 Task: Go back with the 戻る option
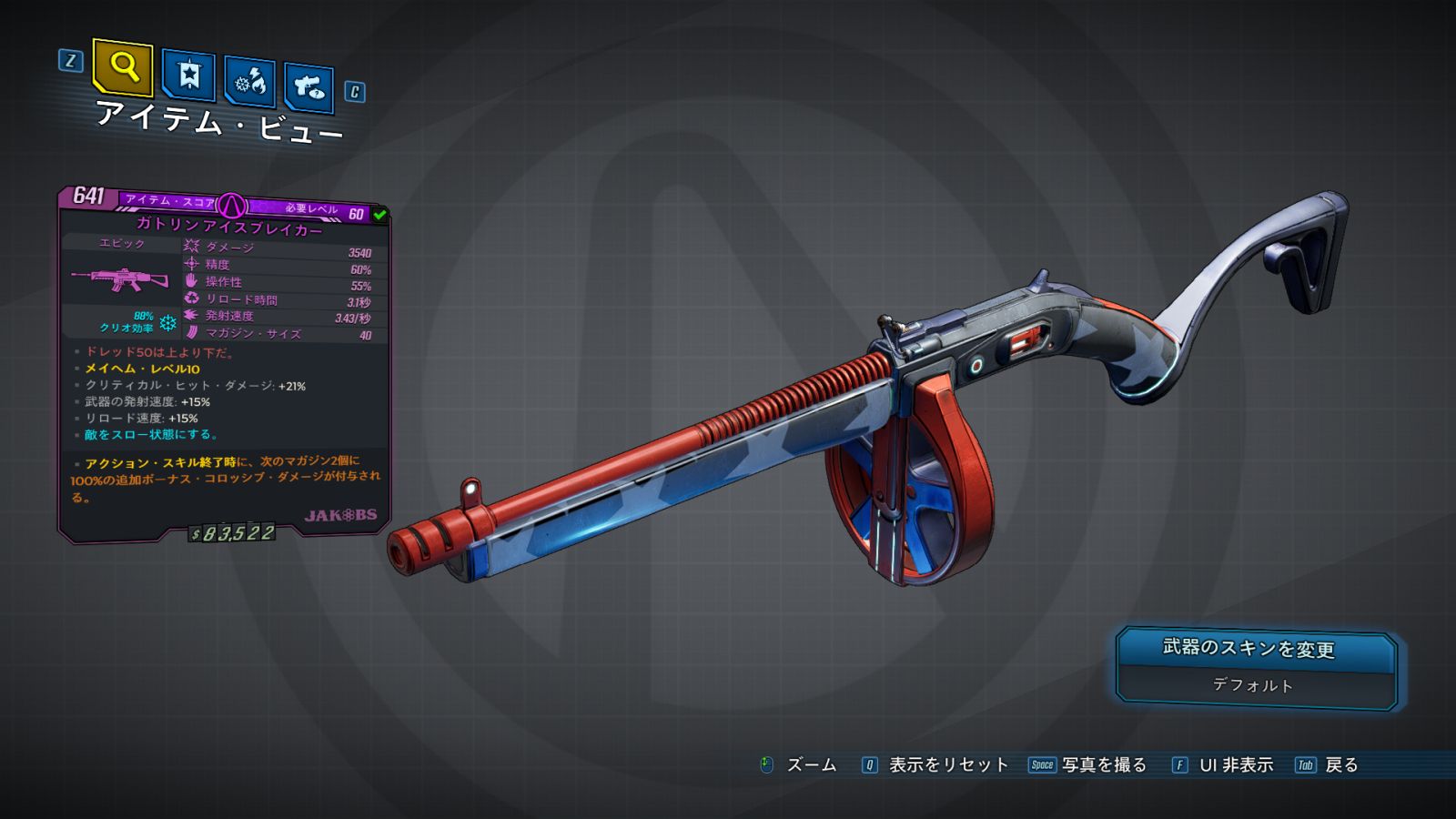click(x=1340, y=765)
